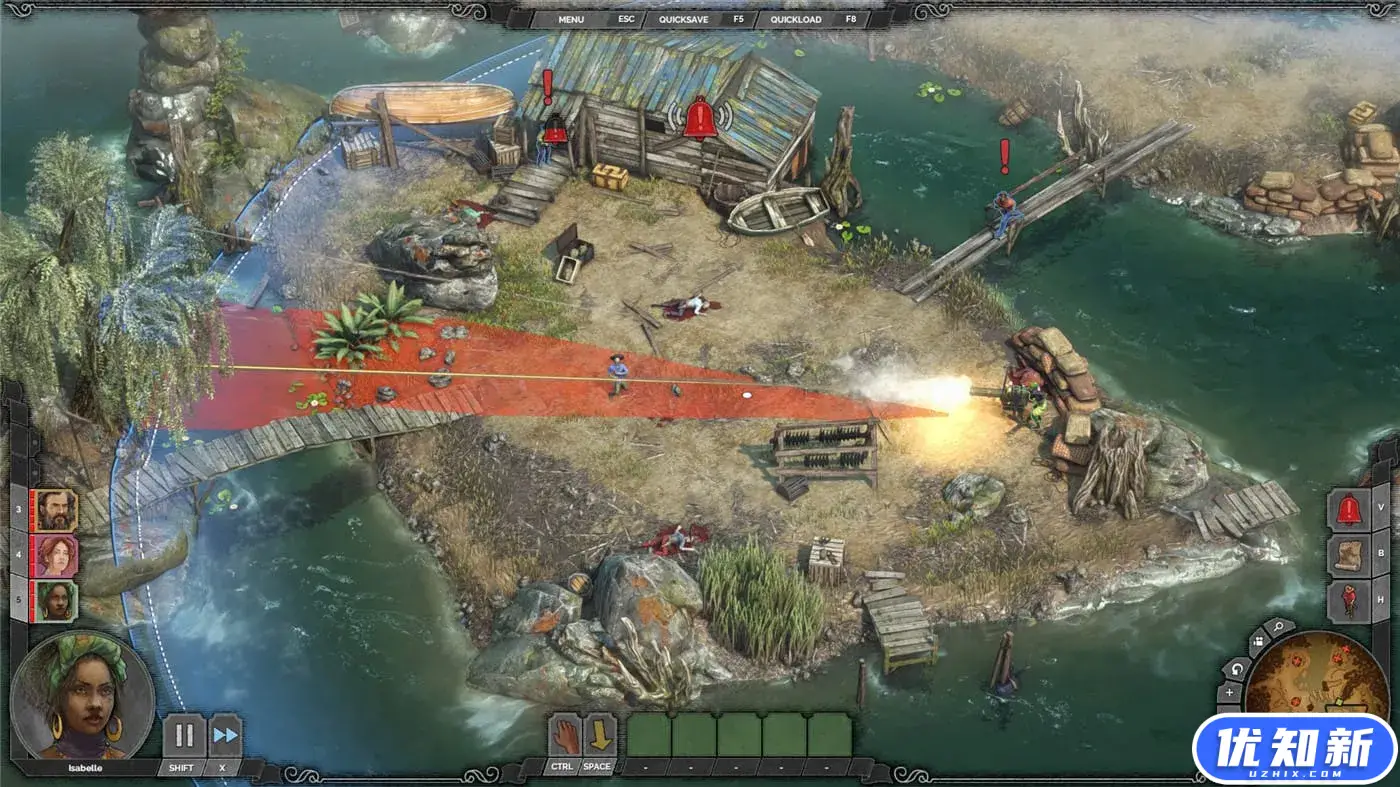Select the red-haired woman character portrait

(x=56, y=555)
